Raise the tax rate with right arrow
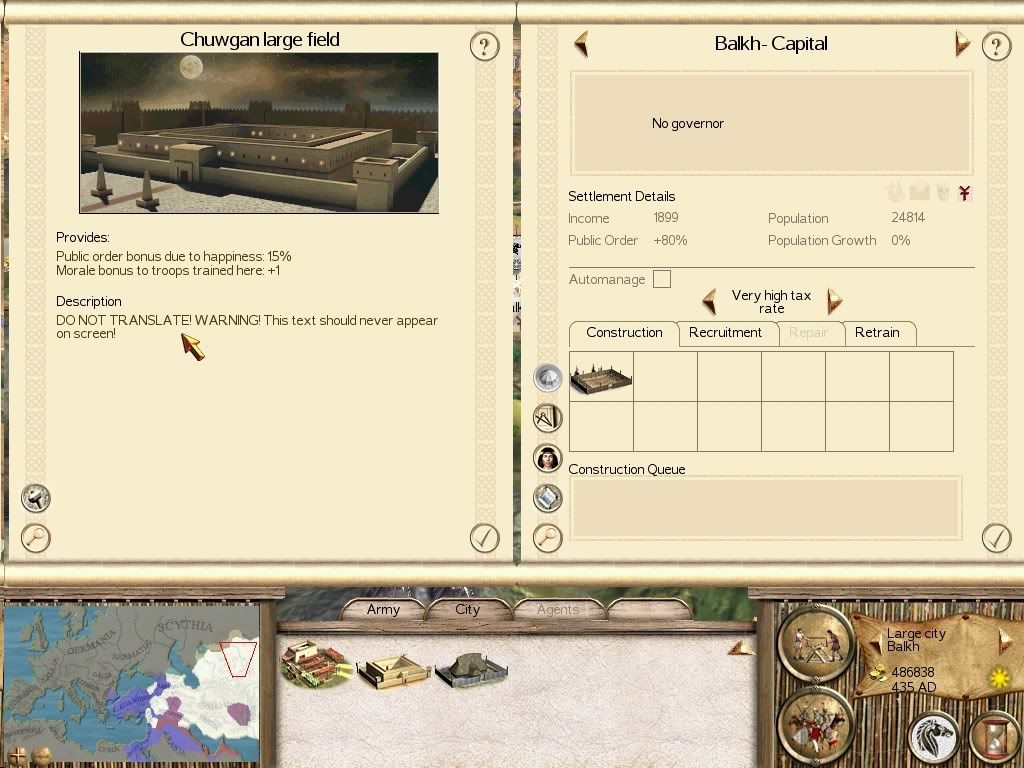This screenshot has height=768, width=1024. [834, 301]
